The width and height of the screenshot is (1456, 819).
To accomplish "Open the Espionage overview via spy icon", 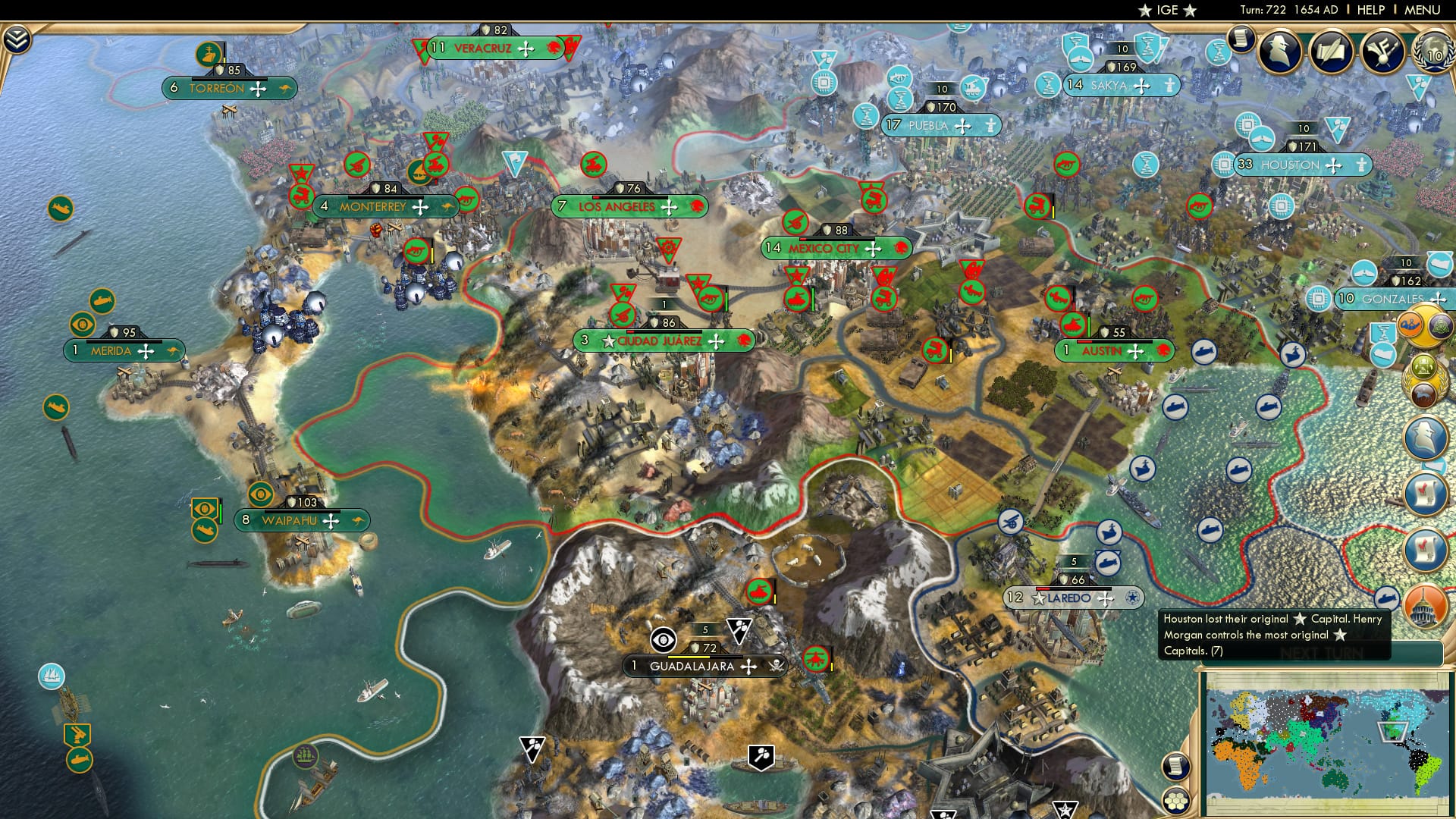I will tap(1281, 53).
